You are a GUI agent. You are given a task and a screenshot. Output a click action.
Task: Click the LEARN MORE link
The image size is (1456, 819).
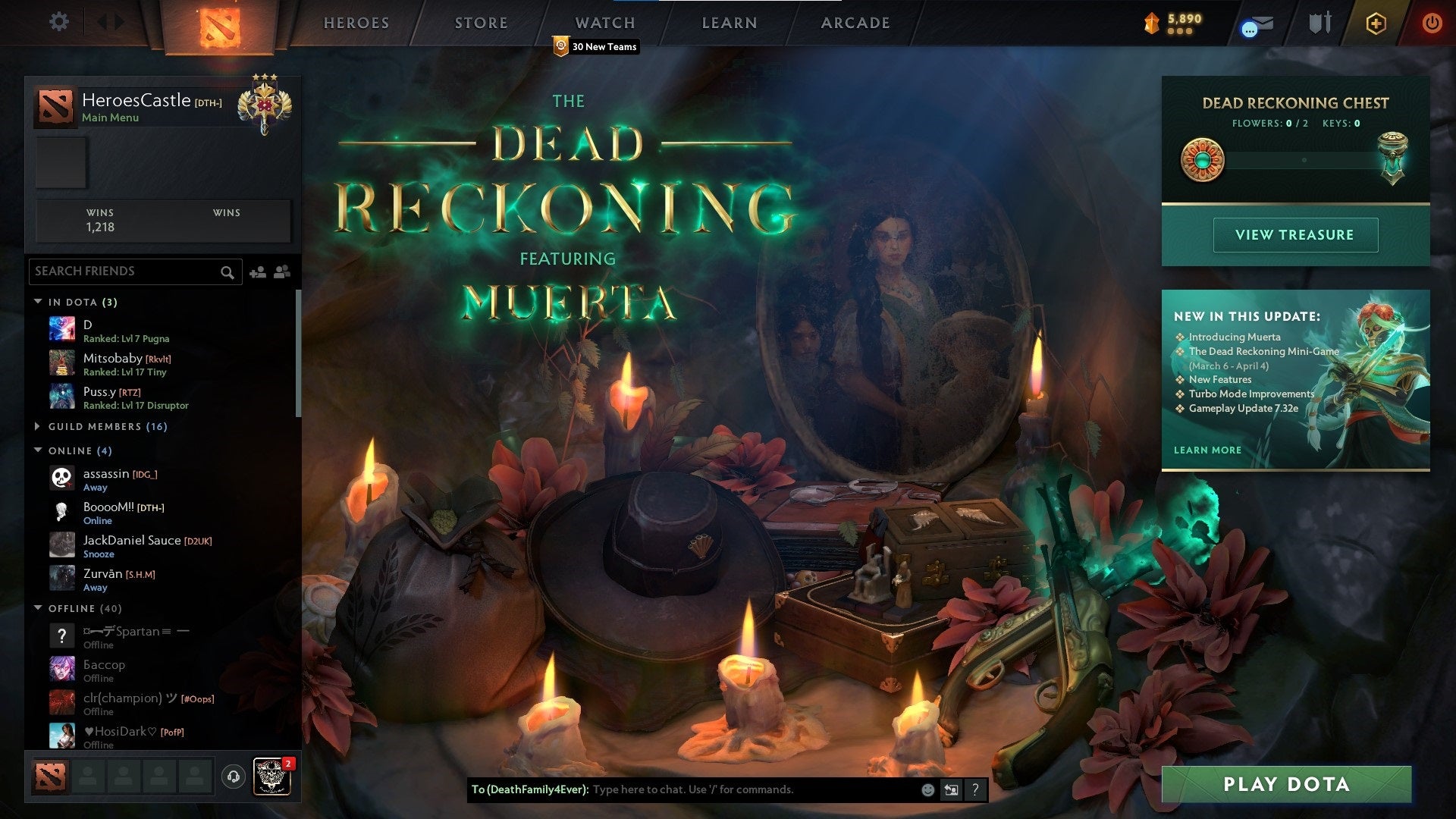[1207, 450]
